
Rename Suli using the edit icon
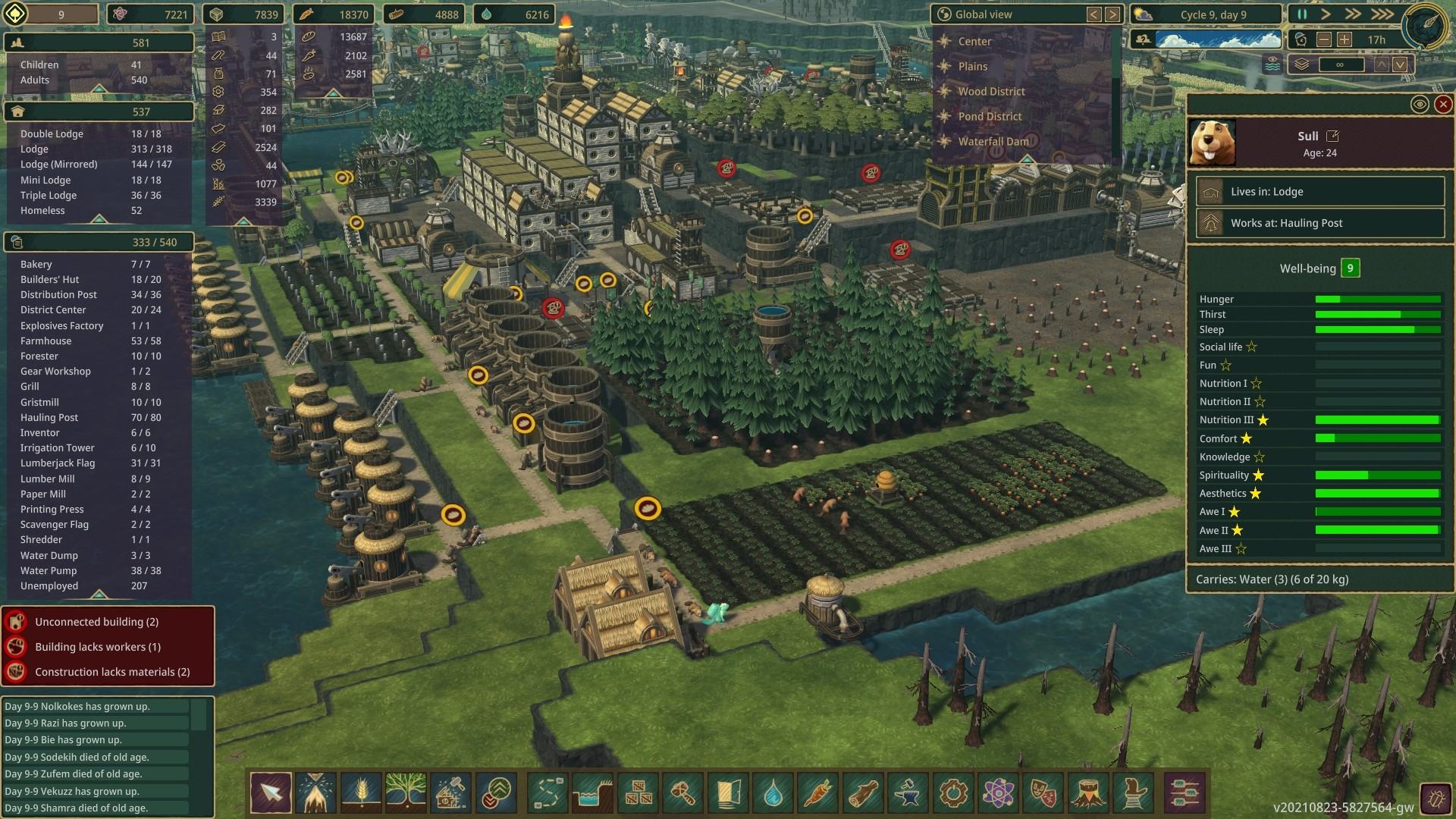coord(1332,136)
